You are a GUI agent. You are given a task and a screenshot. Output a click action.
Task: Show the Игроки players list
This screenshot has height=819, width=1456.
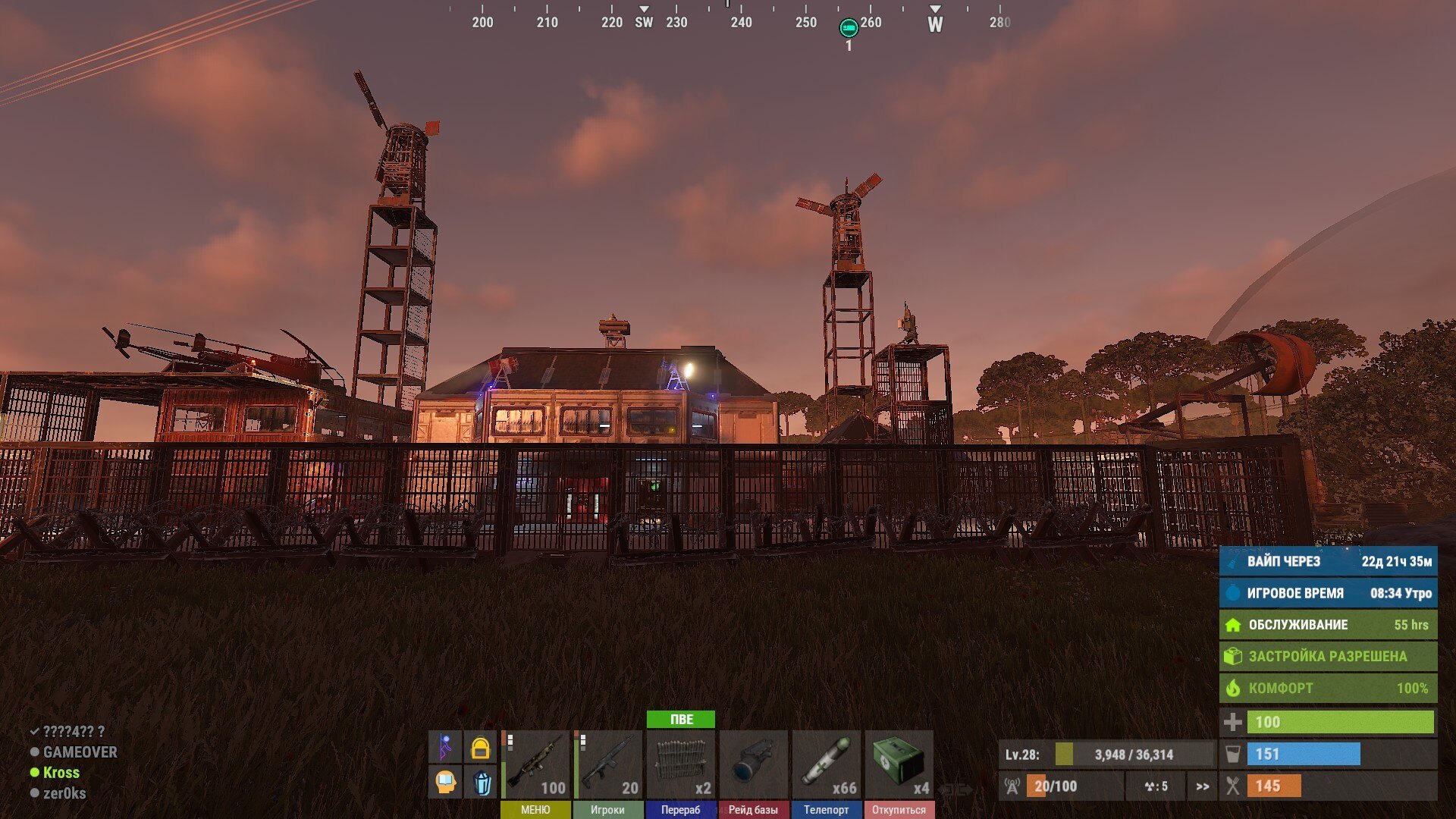(607, 810)
